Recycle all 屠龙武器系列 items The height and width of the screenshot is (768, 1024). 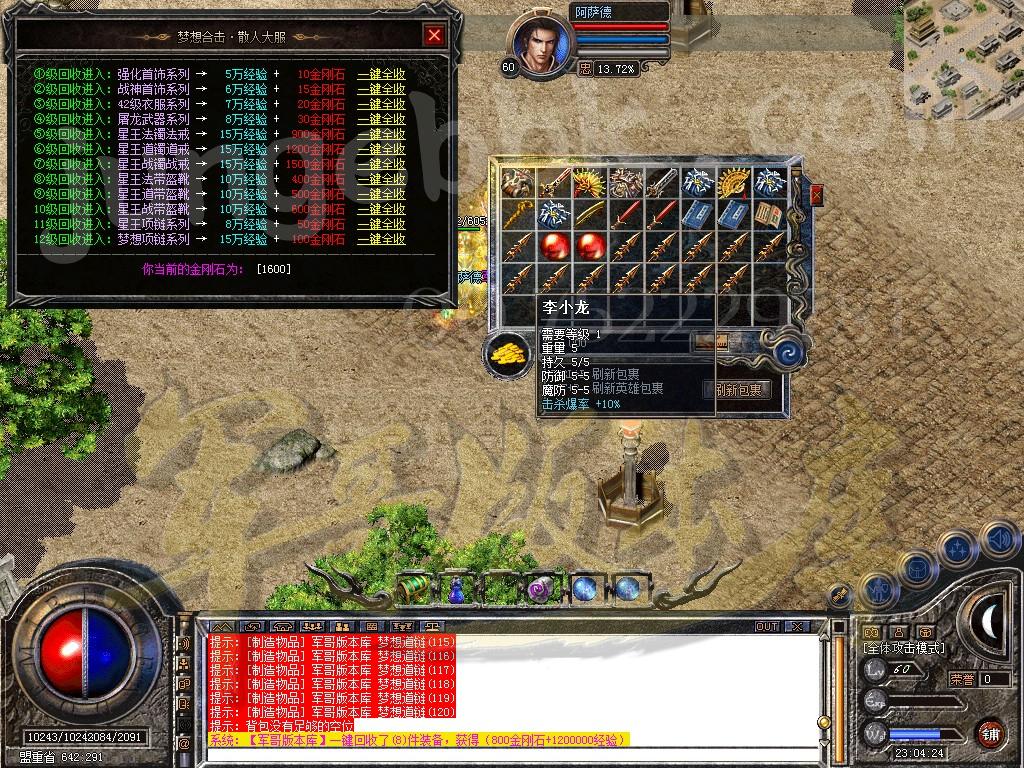click(381, 119)
